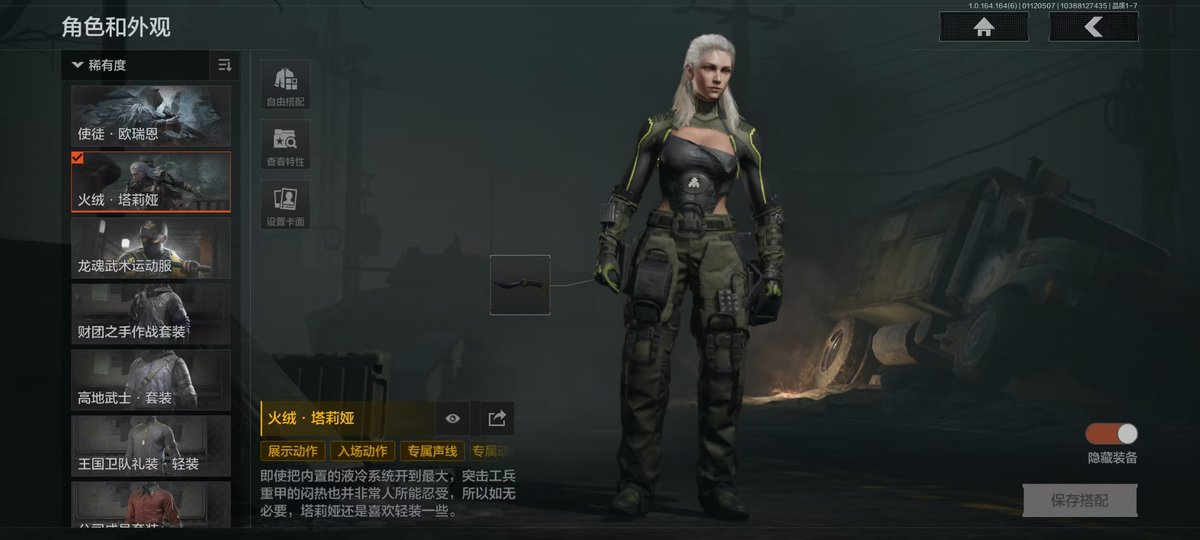Toggle the 隐藏装备 switch
Image resolution: width=1200 pixels, height=540 pixels.
(1112, 434)
